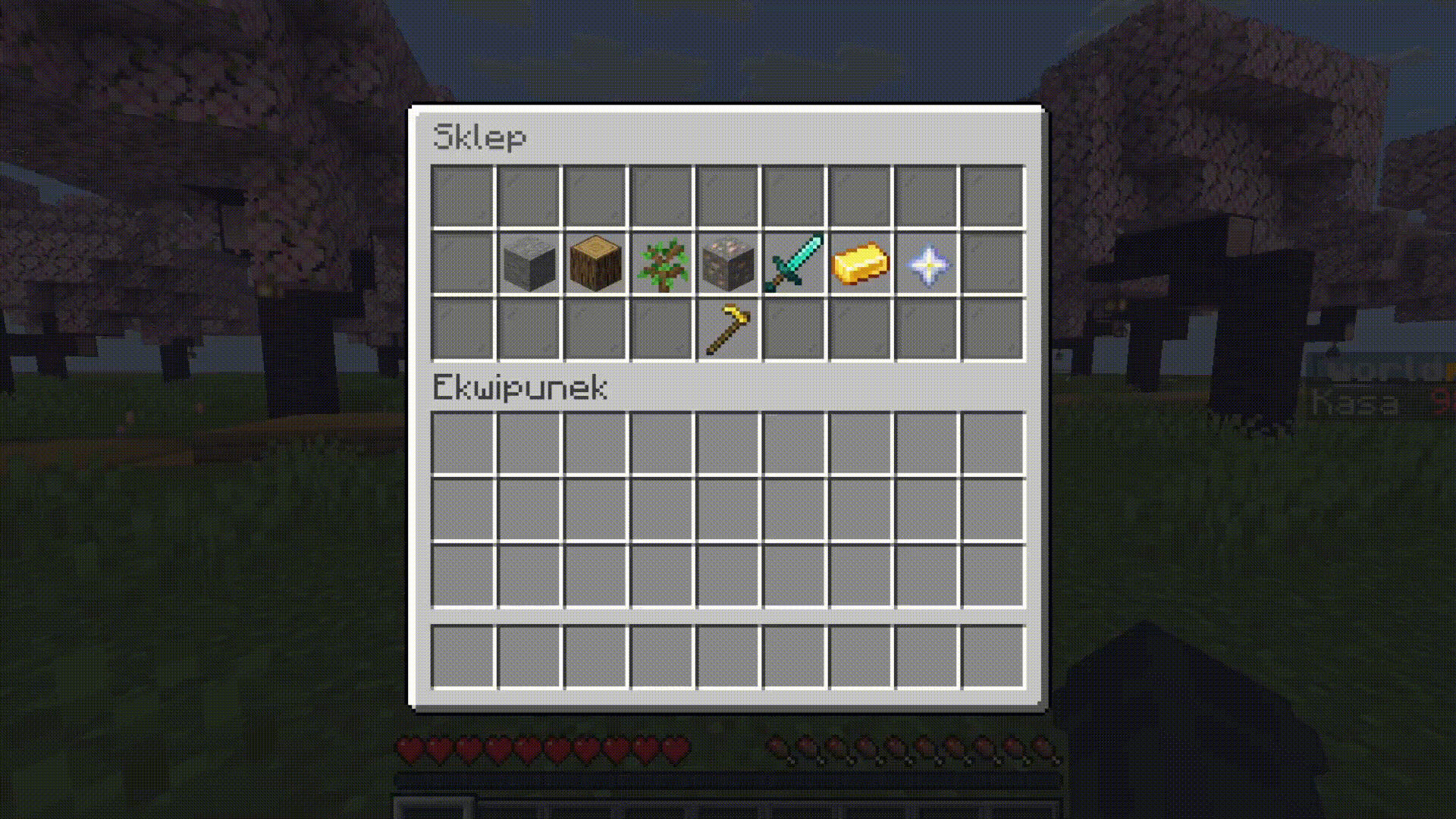This screenshot has height=819, width=1456.
Task: Click the first empty slot in the top shop row
Action: [463, 196]
